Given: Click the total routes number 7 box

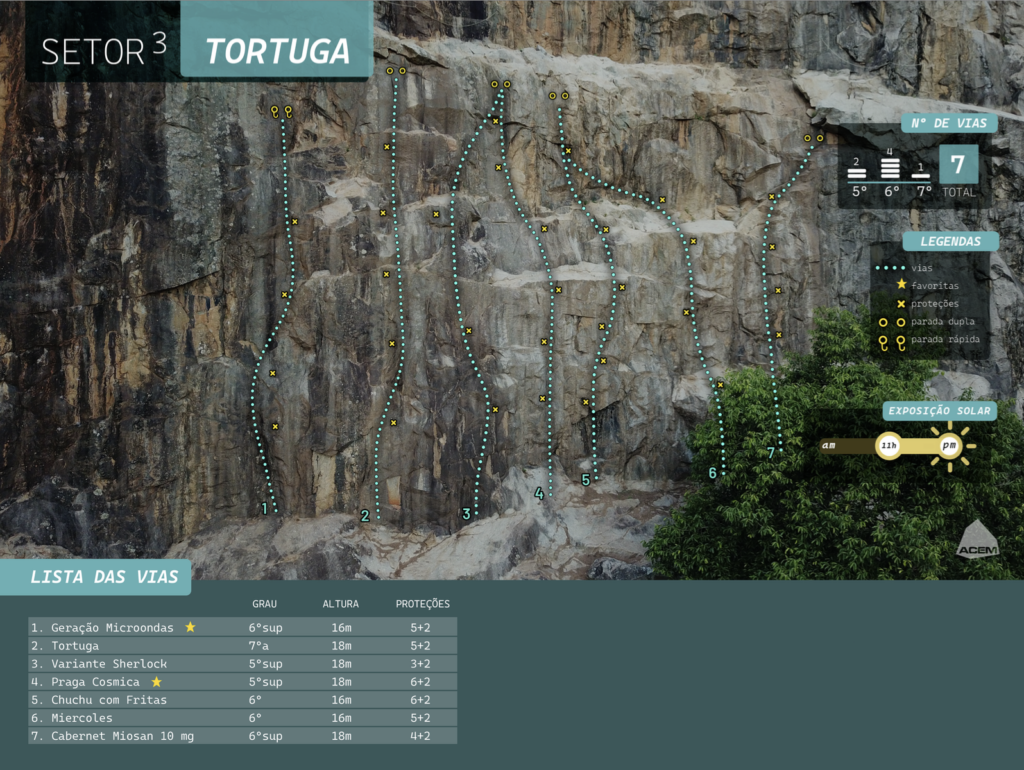Looking at the screenshot, I should [958, 165].
